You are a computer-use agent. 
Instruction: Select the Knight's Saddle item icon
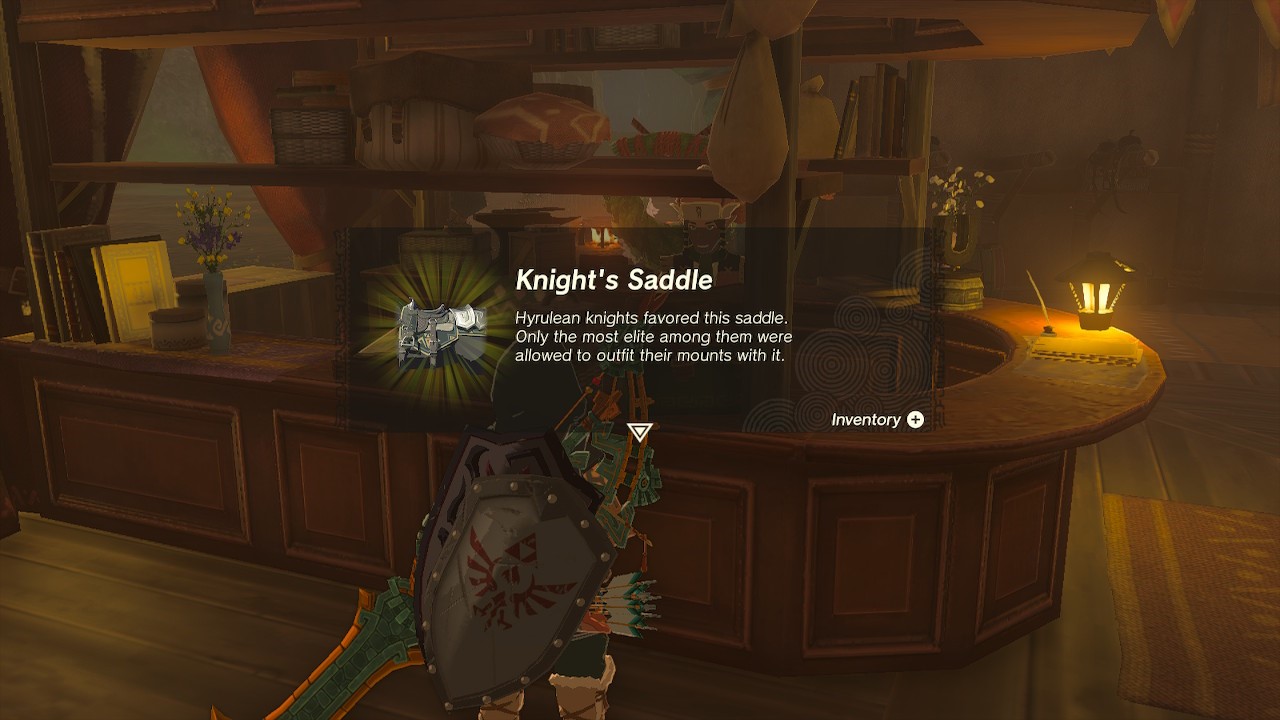tap(442, 330)
